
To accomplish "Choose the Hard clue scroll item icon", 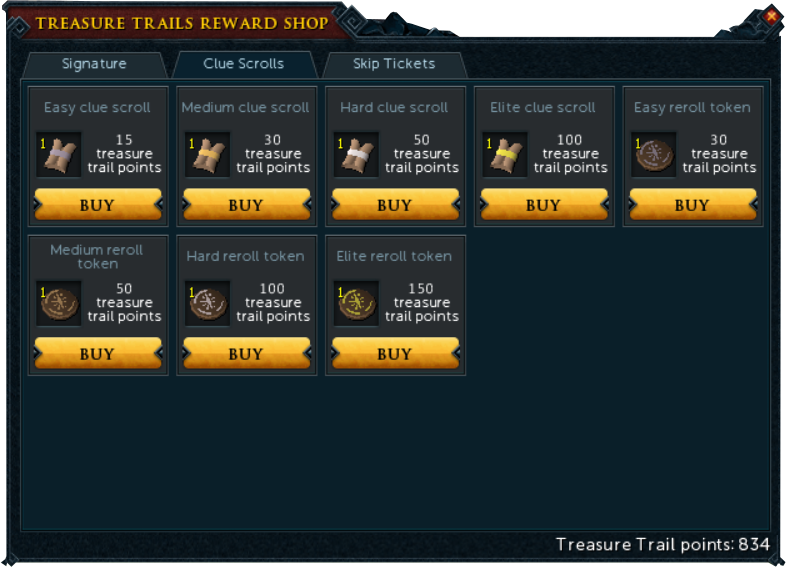I will (356, 155).
